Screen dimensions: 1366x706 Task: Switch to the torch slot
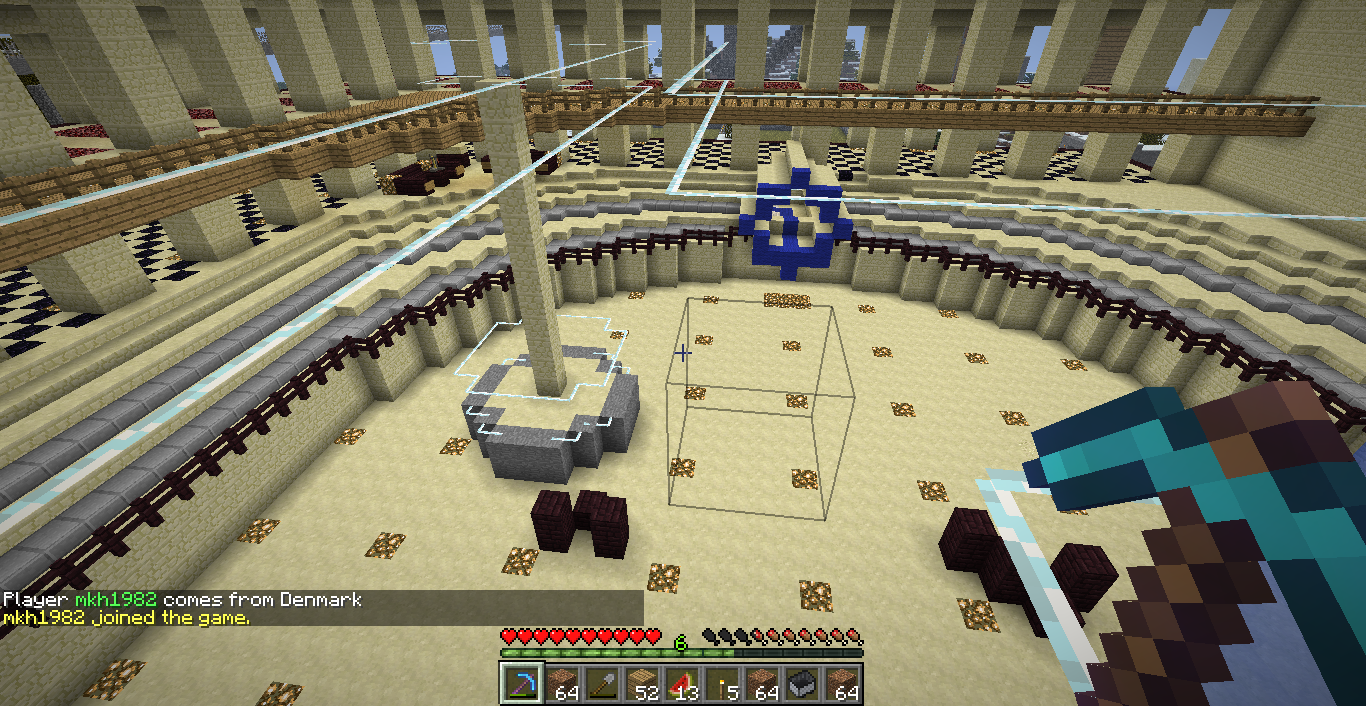click(x=722, y=684)
